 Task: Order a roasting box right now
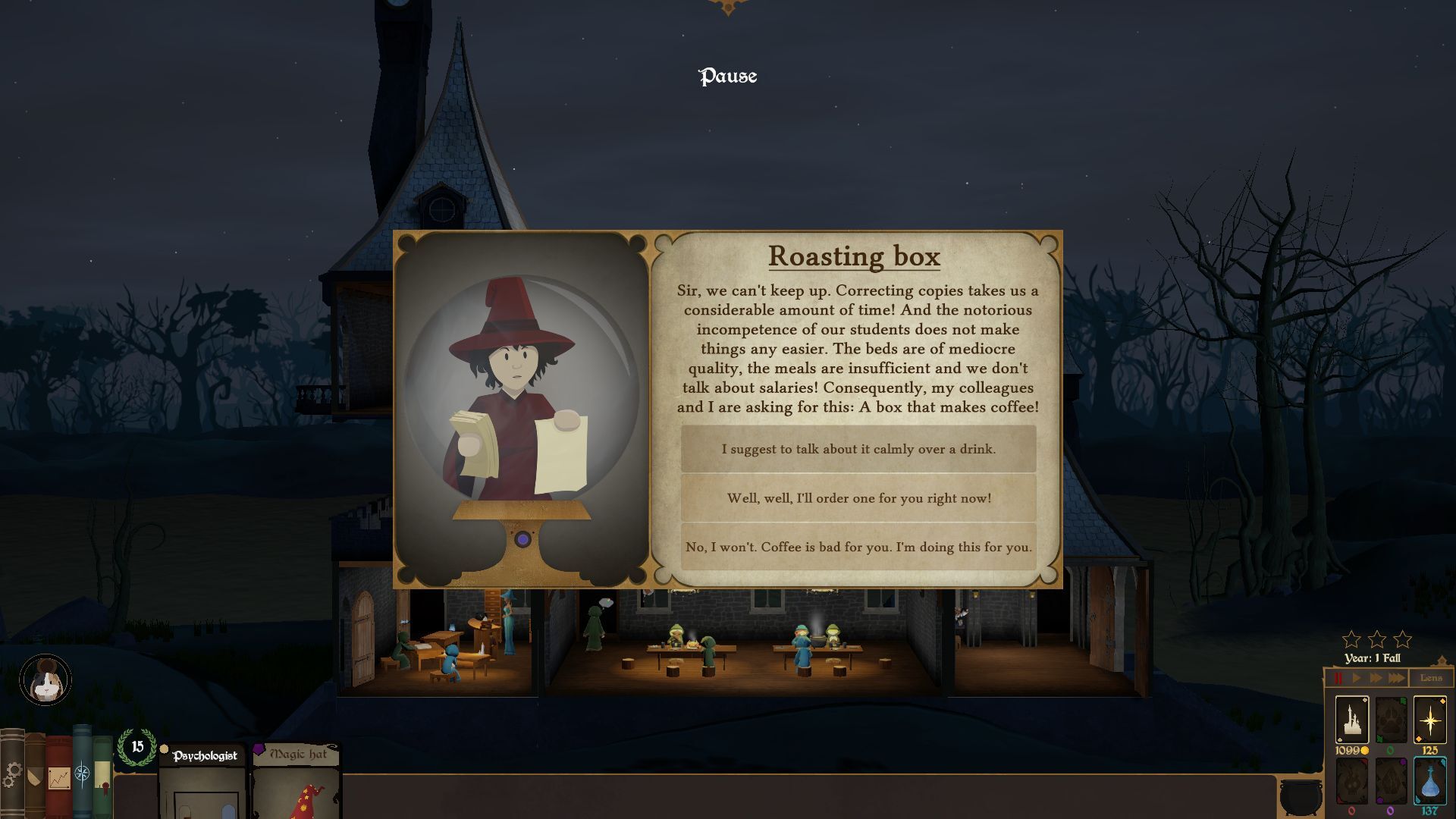[858, 499]
